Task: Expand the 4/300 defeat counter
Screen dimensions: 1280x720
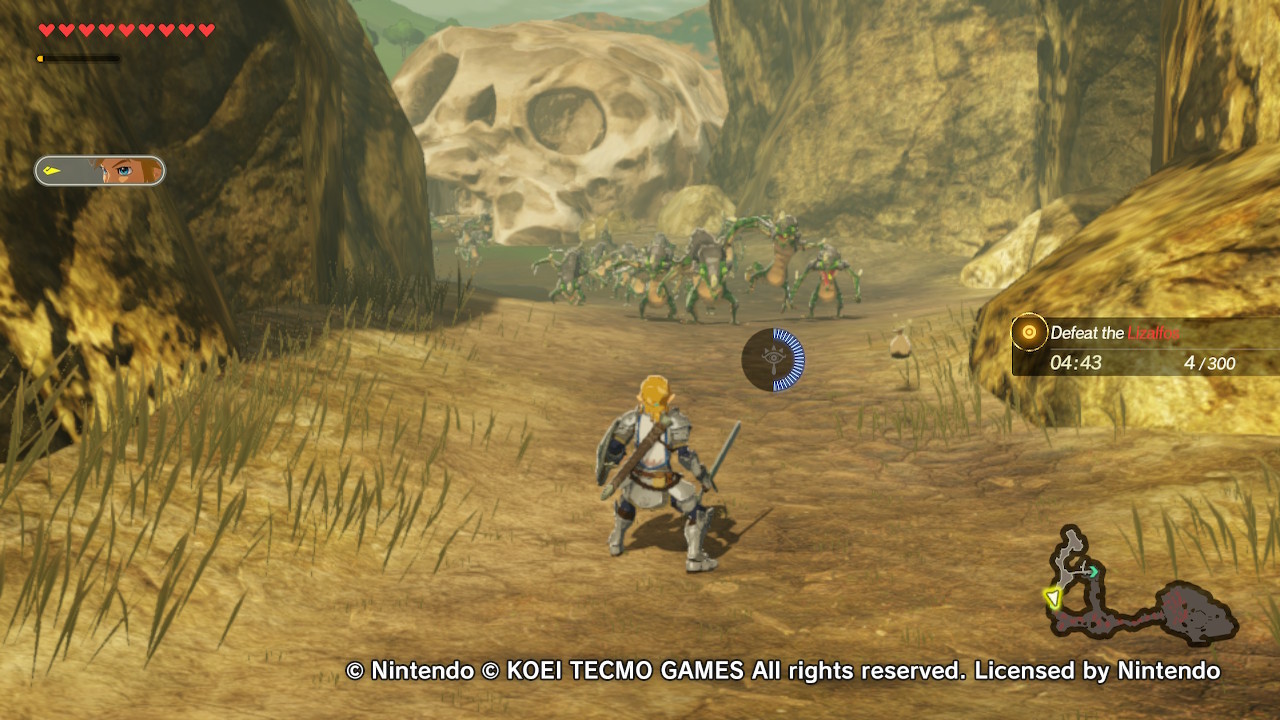Action: [x=1212, y=364]
